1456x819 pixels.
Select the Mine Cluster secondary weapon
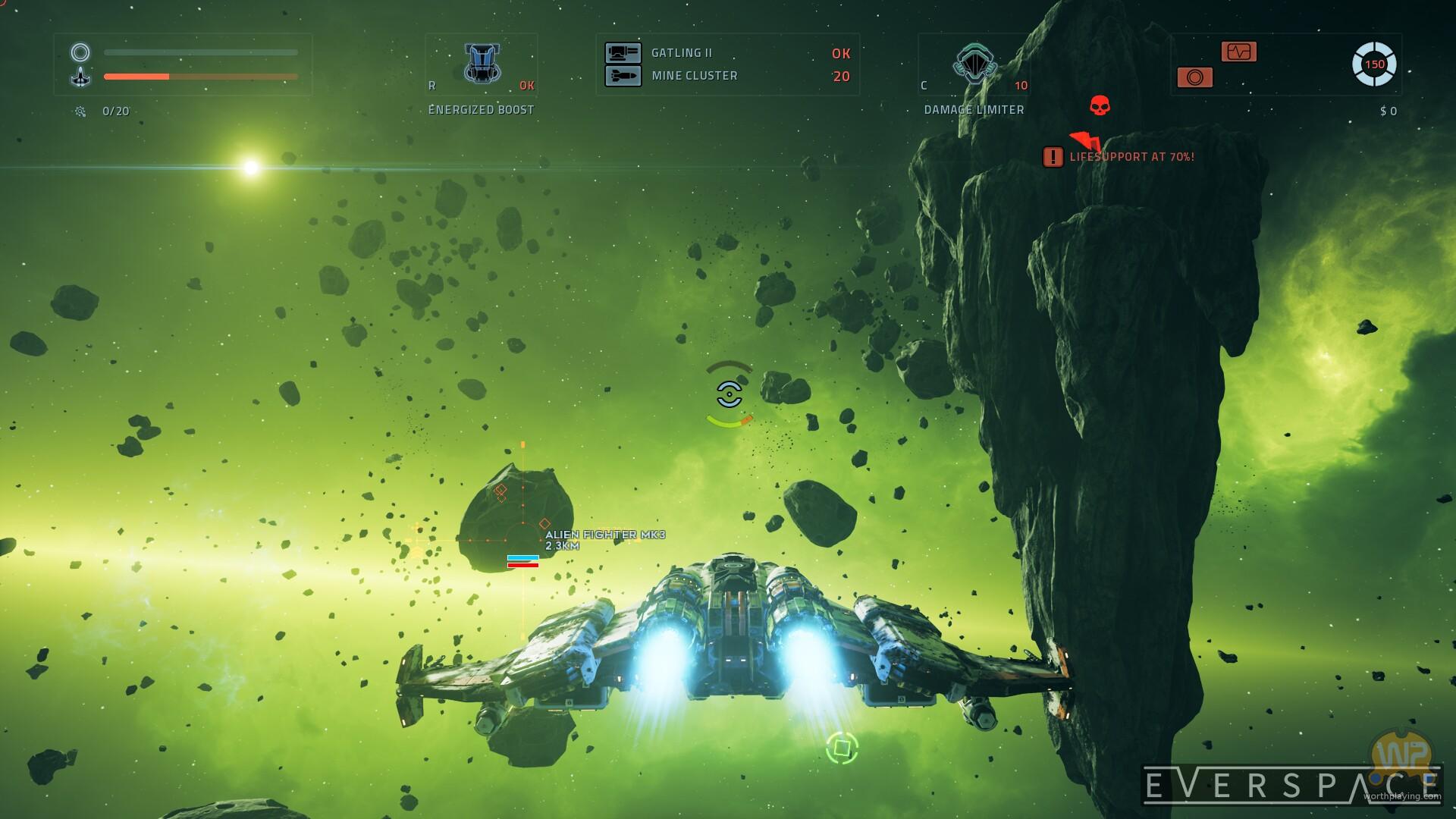coord(623,76)
